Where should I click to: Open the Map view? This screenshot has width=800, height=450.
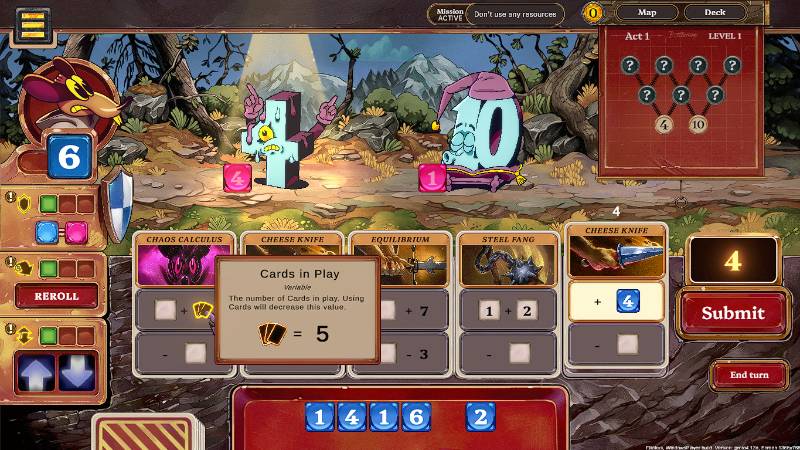[647, 13]
